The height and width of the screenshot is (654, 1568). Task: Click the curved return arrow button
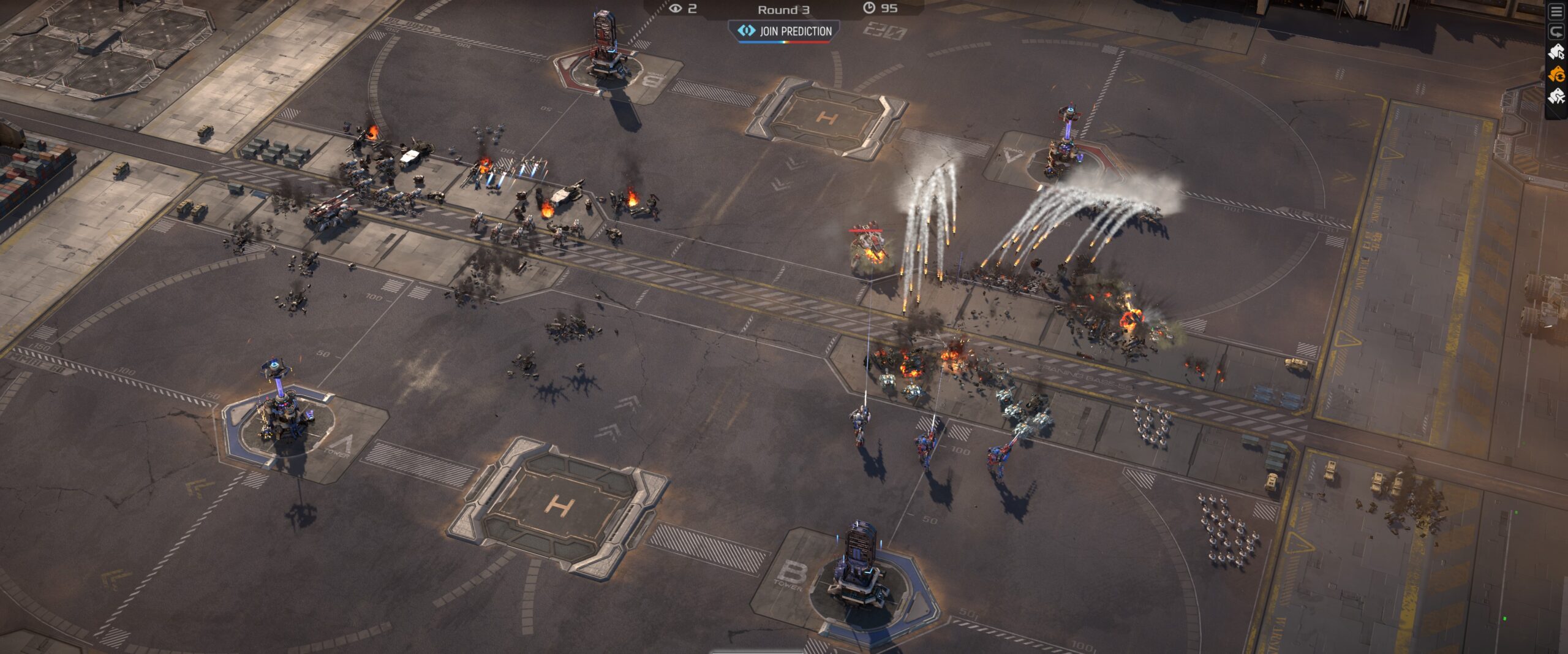(x=1556, y=31)
